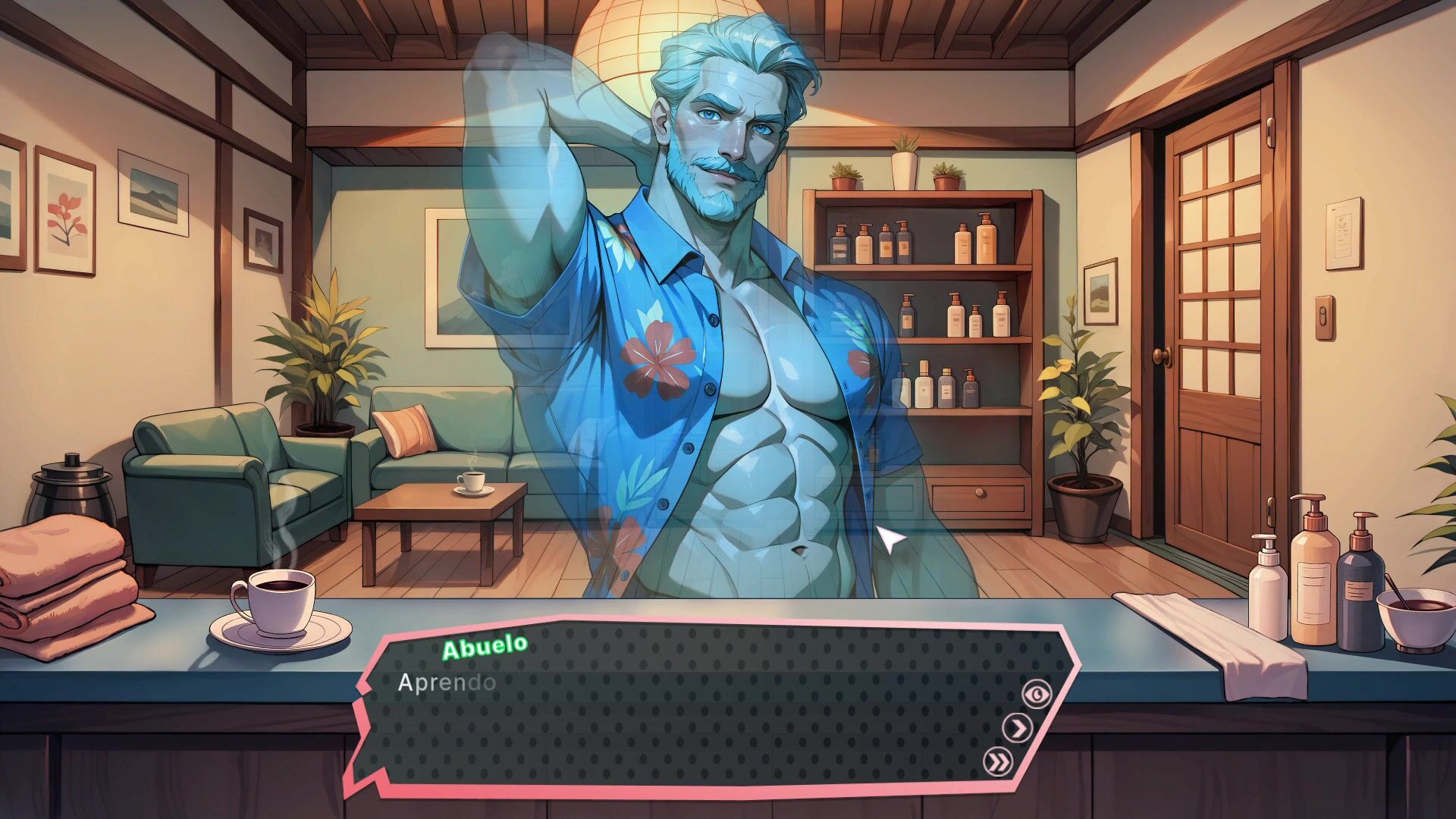Advance dialogue with the single arrow button
The width and height of the screenshot is (1456, 819).
[1018, 728]
